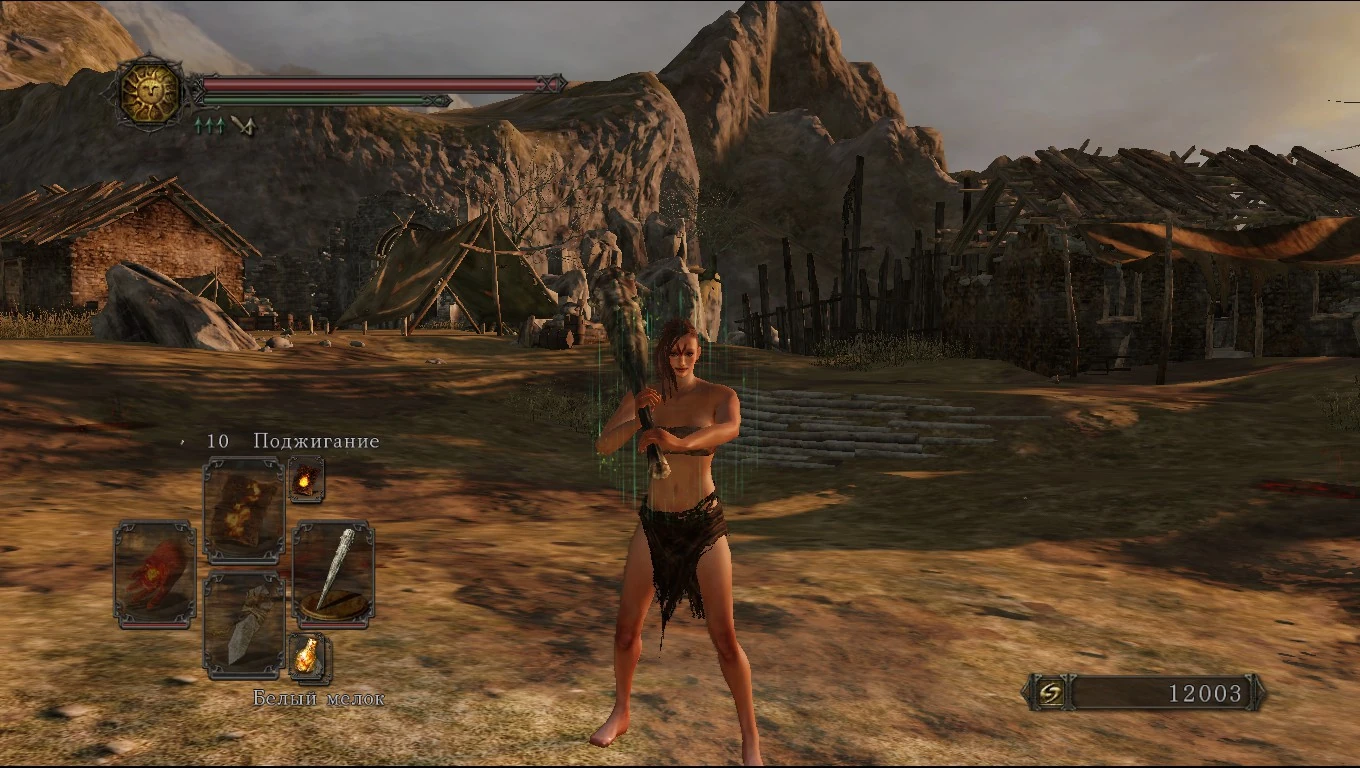The height and width of the screenshot is (768, 1360).
Task: Pick the small orange flask next-item icon
Action: 308,656
